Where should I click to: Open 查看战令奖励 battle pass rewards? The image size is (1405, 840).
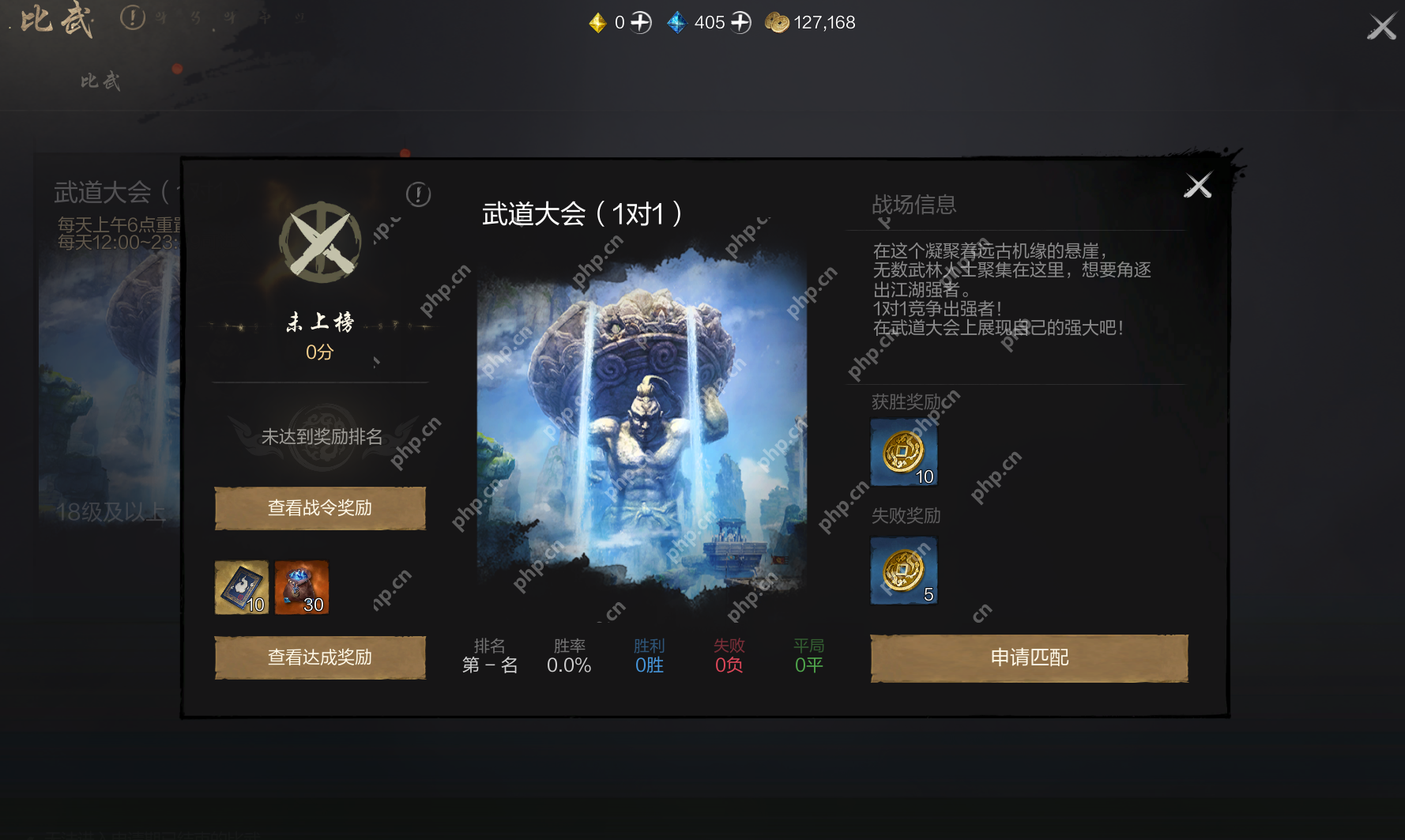coord(319,508)
